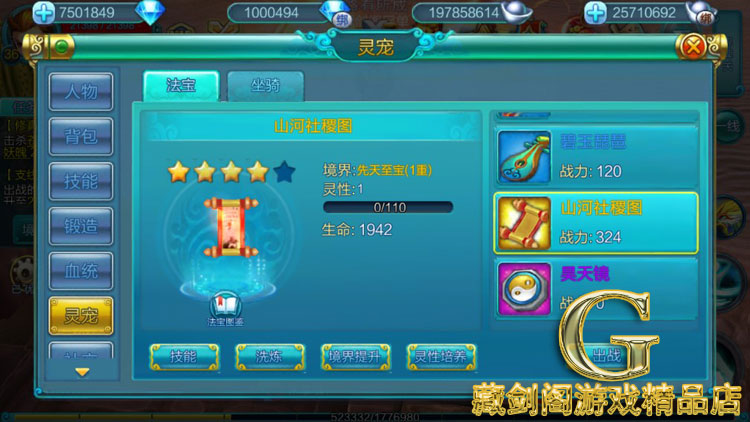The image size is (750, 422).
Task: Open the 锻造 forging menu
Action: click(81, 227)
